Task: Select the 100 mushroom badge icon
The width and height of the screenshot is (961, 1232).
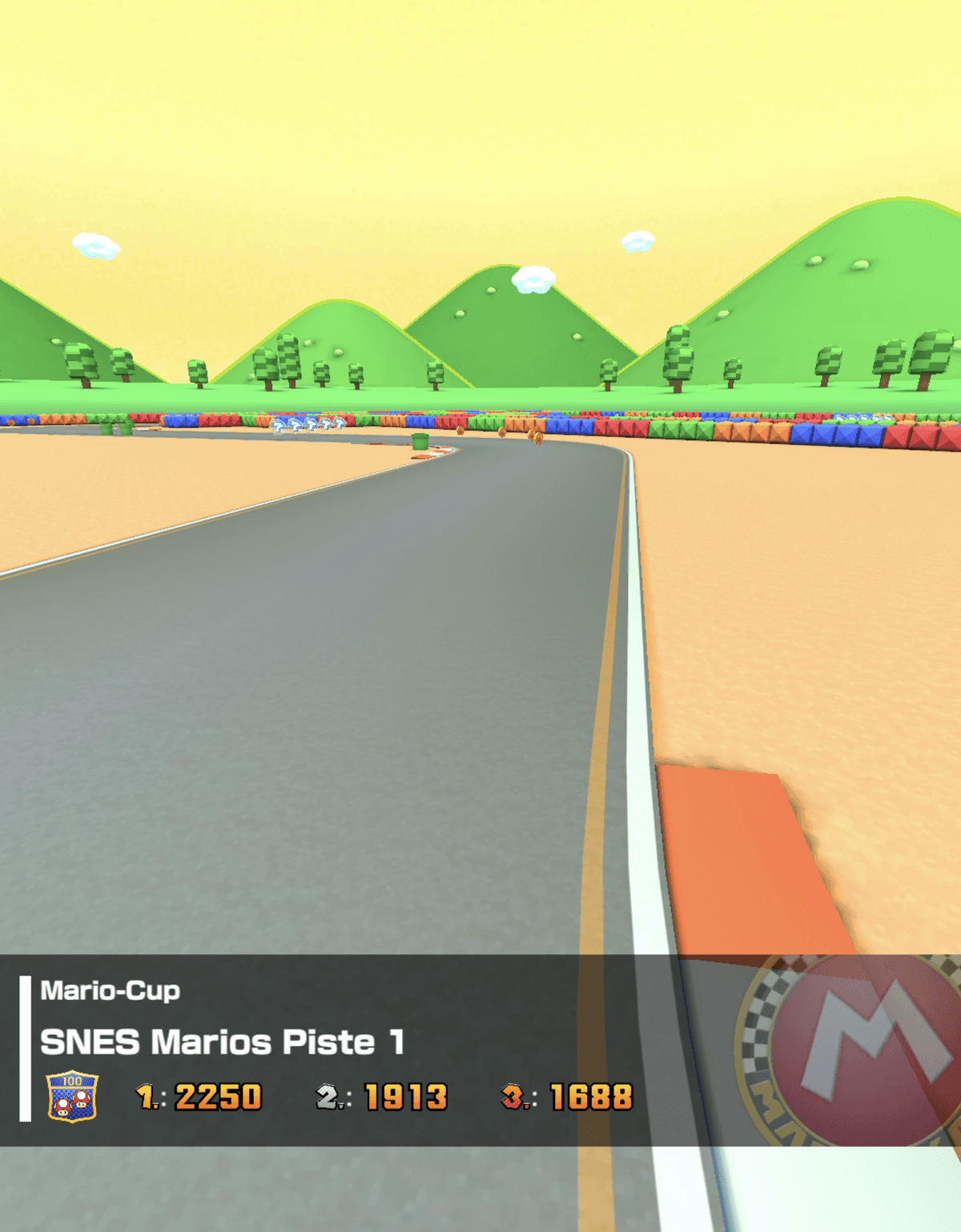Action: coord(73,1096)
